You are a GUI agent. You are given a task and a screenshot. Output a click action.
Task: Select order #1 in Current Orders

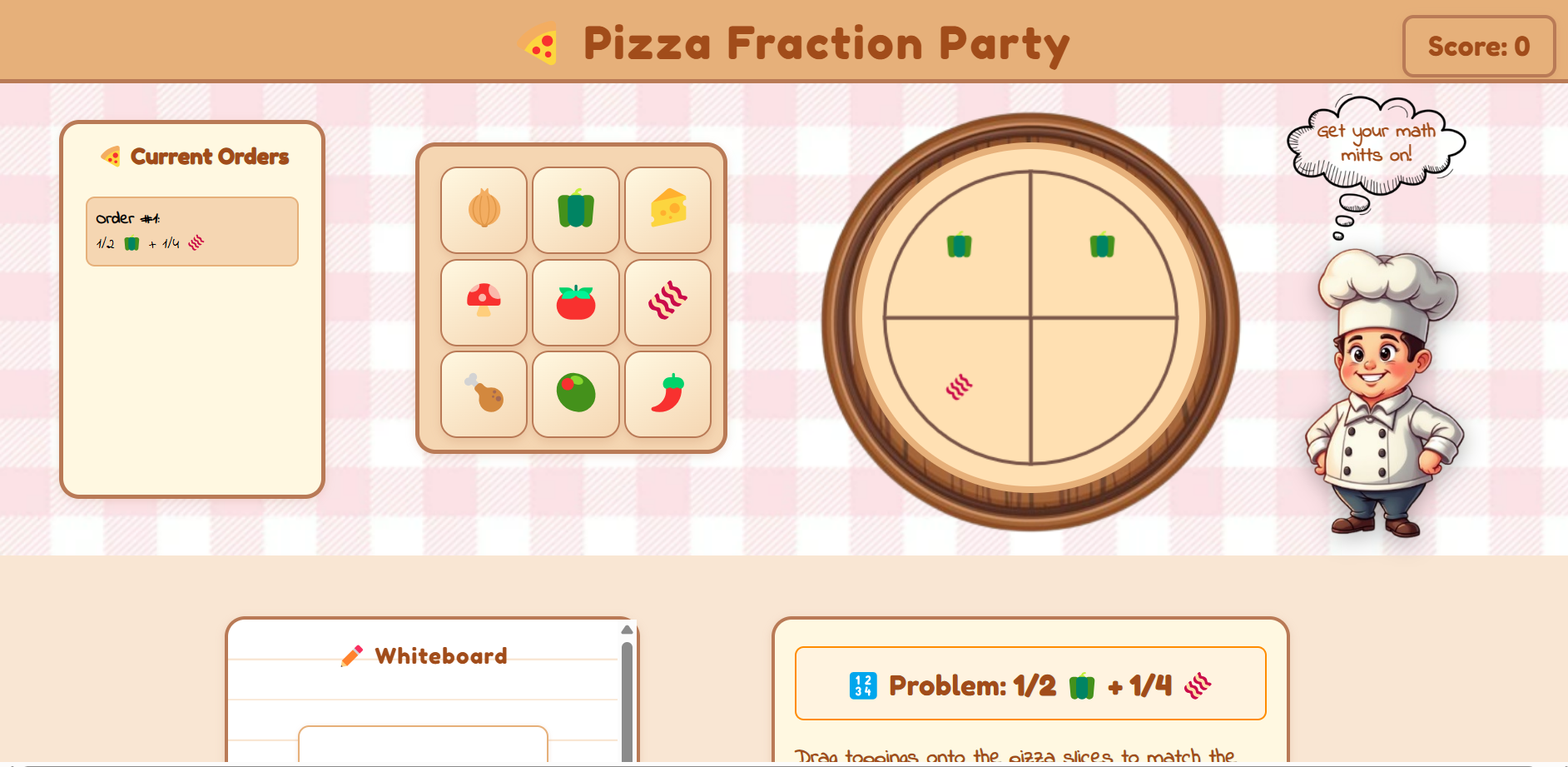tap(191, 231)
